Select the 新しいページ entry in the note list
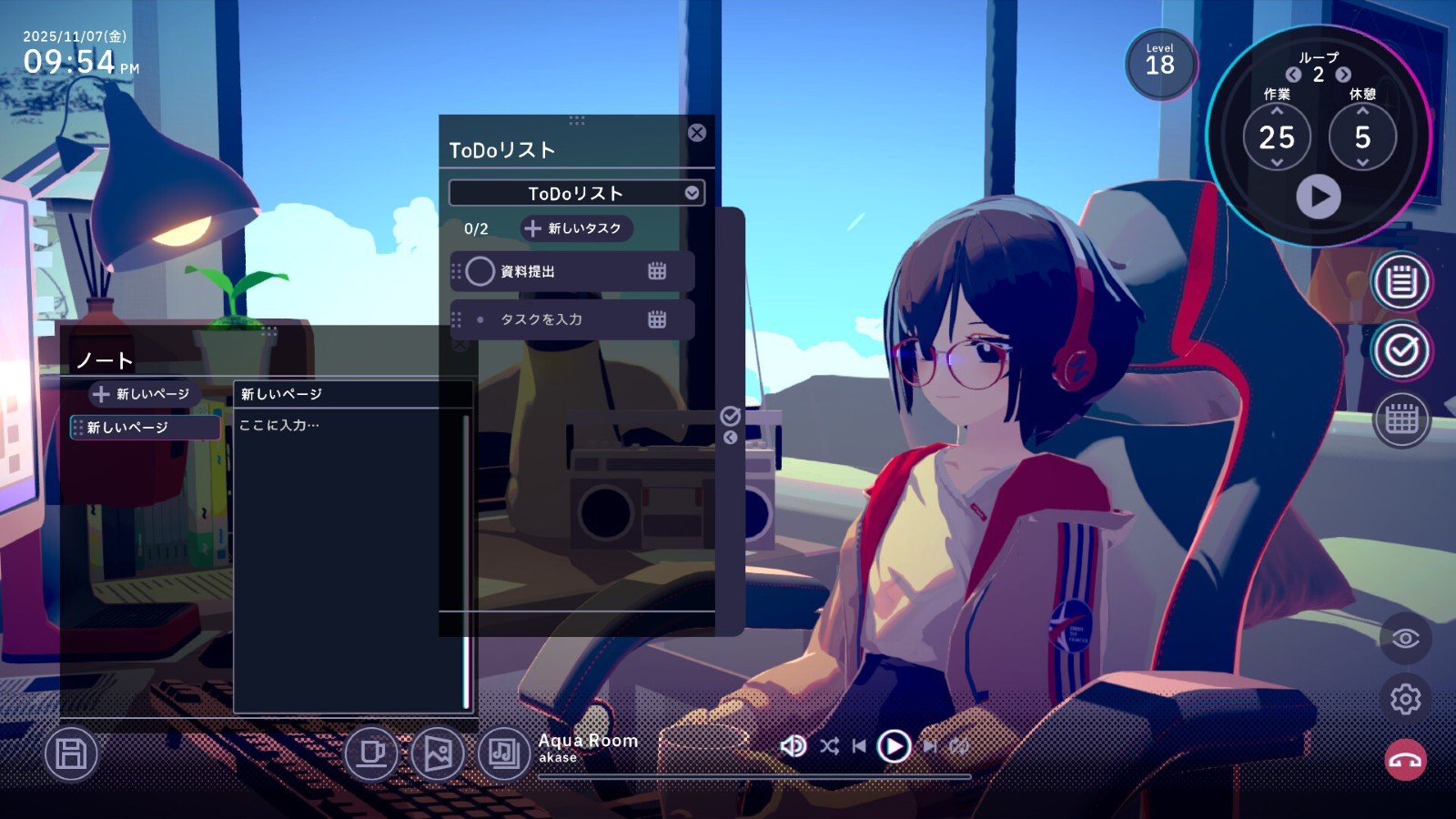Screen dimensions: 1456x819 [146, 428]
